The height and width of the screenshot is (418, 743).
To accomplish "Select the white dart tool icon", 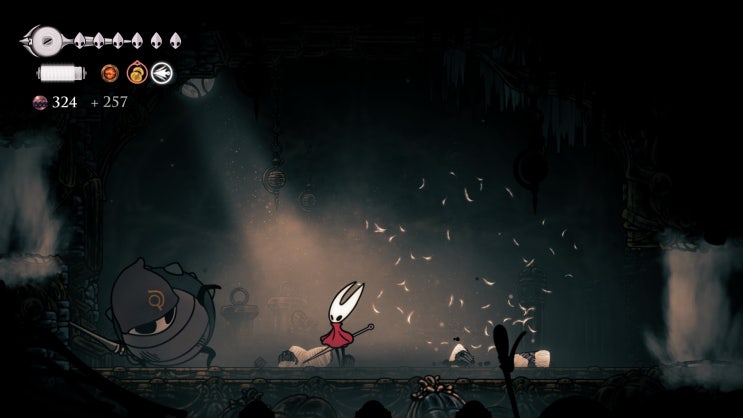I will coord(161,73).
